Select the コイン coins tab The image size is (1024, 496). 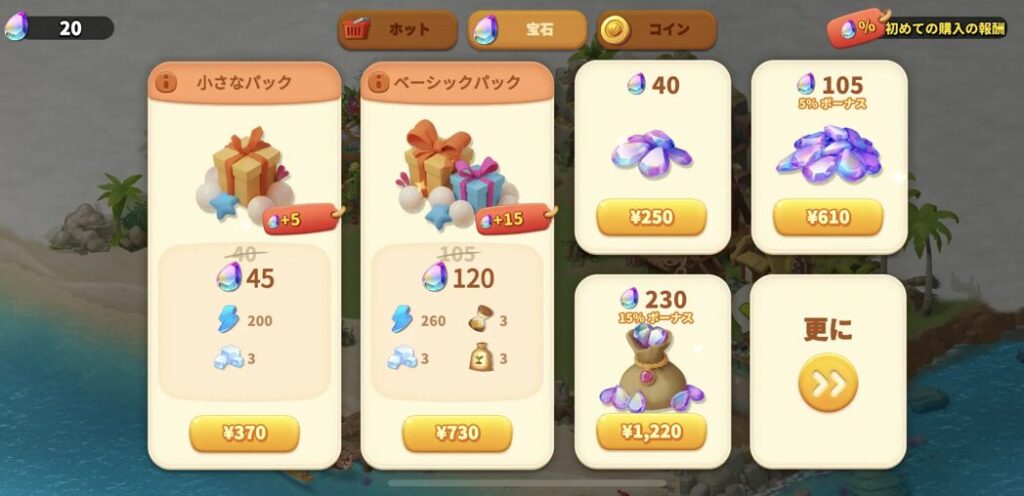coord(657,30)
